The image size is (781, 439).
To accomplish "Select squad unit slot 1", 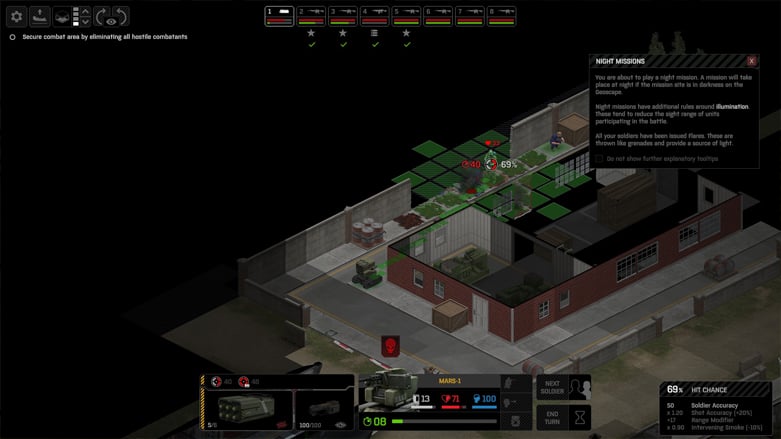I will 279,15.
